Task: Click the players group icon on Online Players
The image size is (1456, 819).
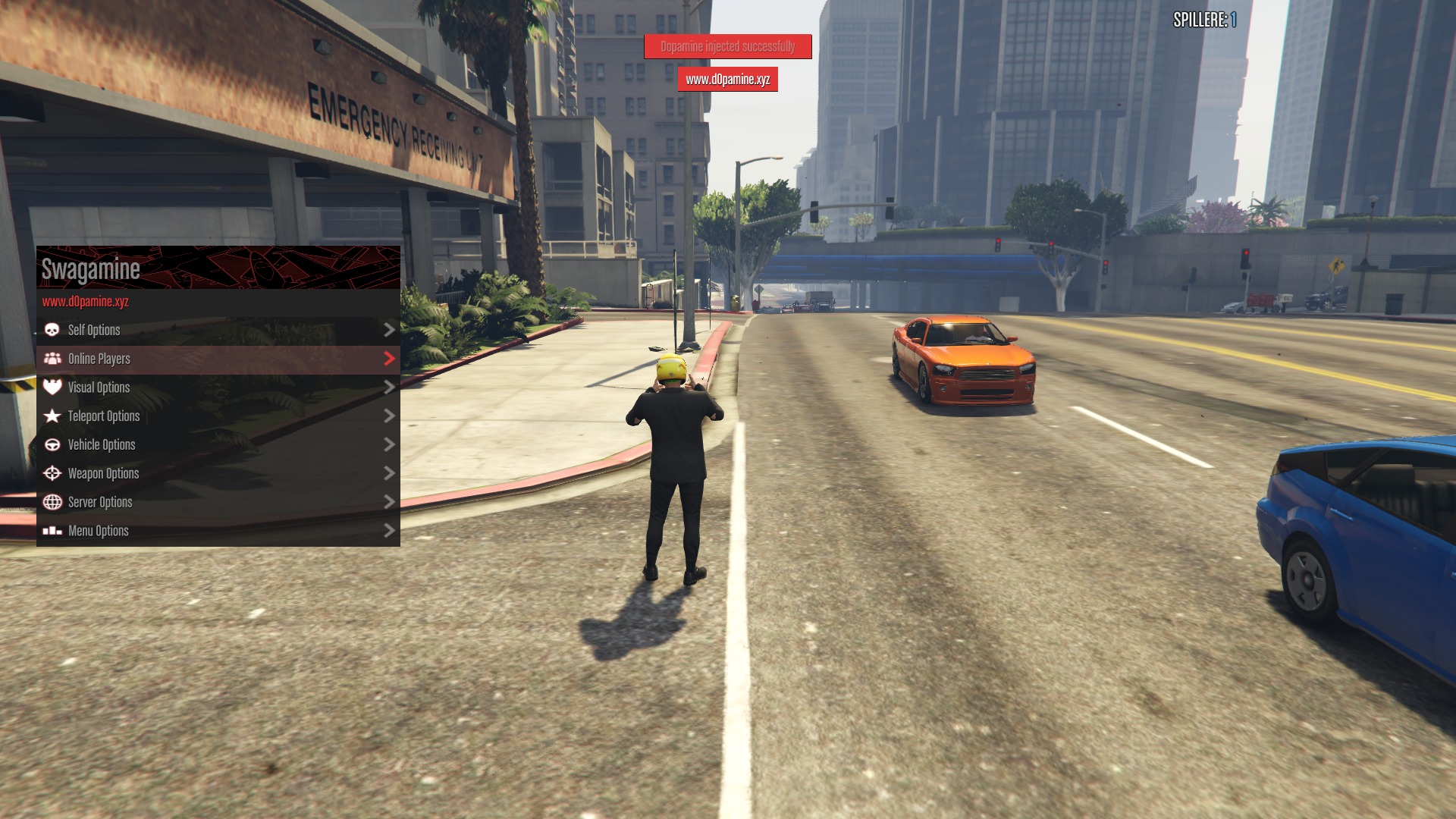Action: [x=52, y=359]
